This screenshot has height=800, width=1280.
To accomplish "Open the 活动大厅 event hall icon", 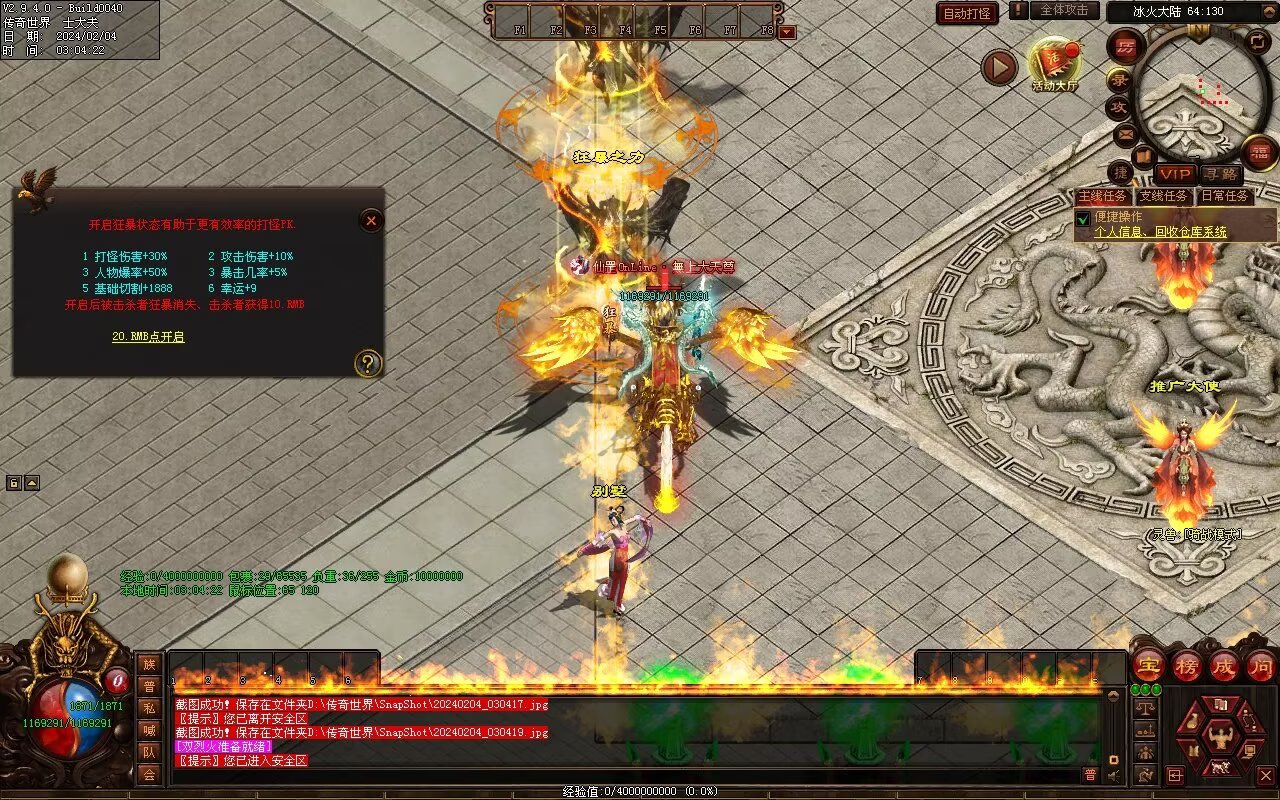I will tap(1055, 63).
